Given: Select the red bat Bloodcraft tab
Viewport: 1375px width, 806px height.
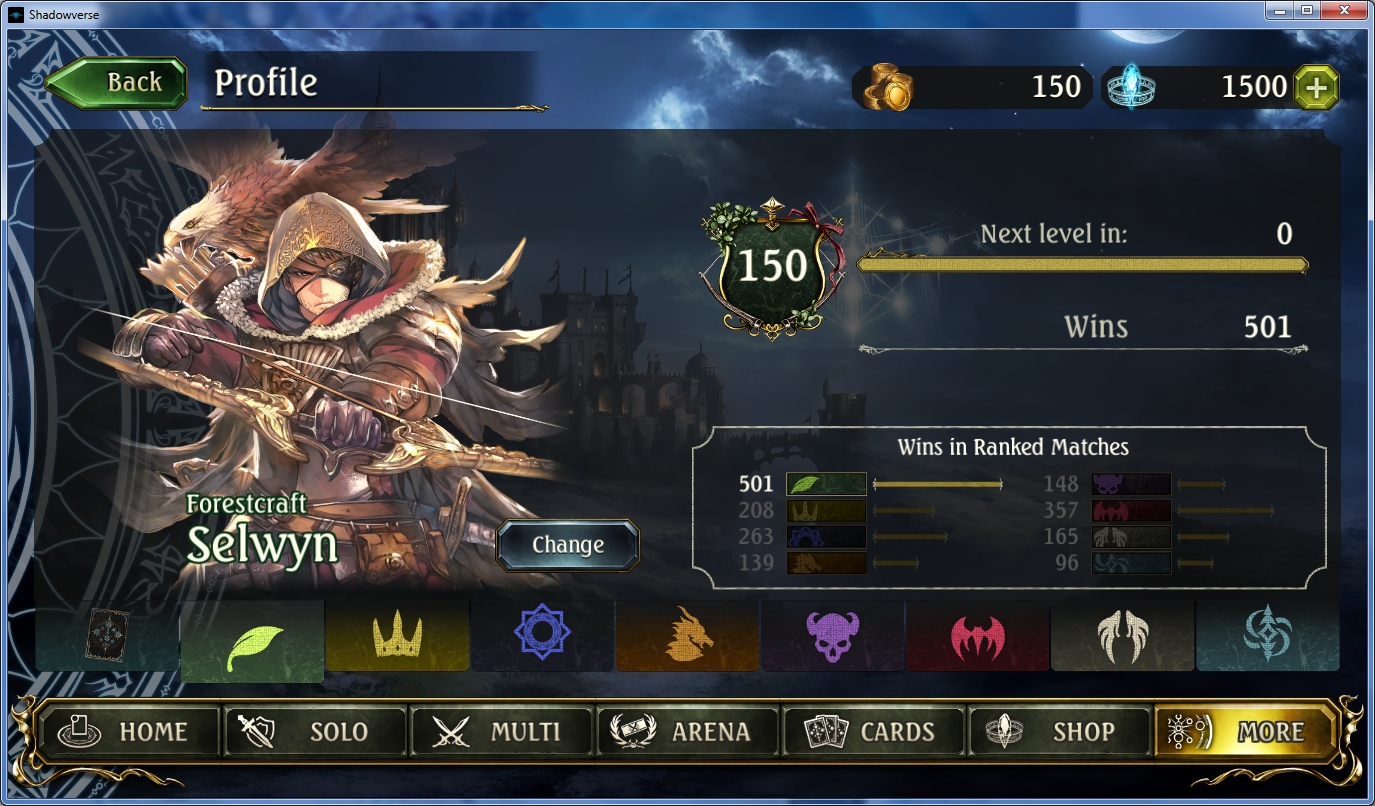Looking at the screenshot, I should pos(977,636).
